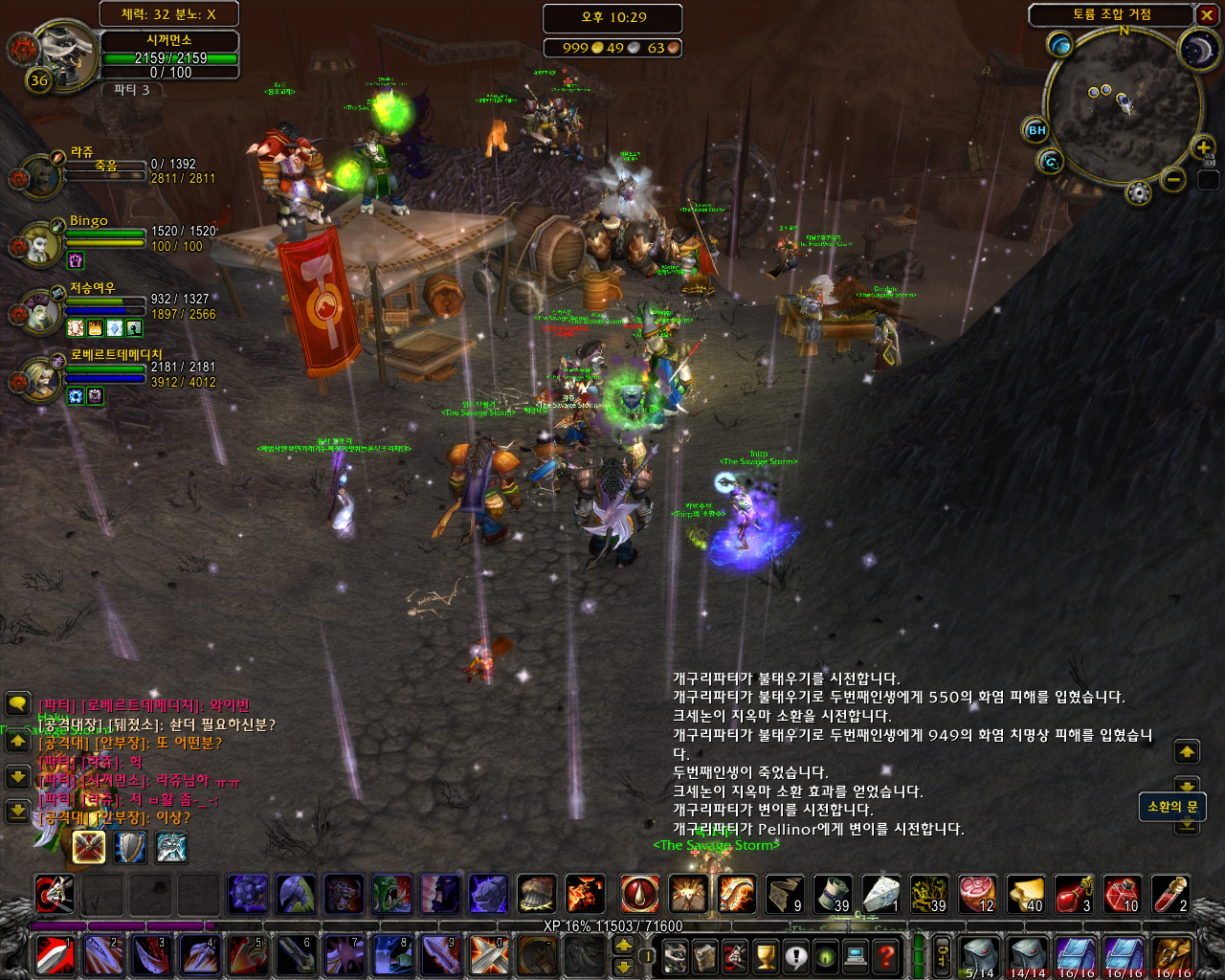This screenshot has width=1225, height=980.
Task: Select party member 저승여우's portrait
Action: click(41, 312)
